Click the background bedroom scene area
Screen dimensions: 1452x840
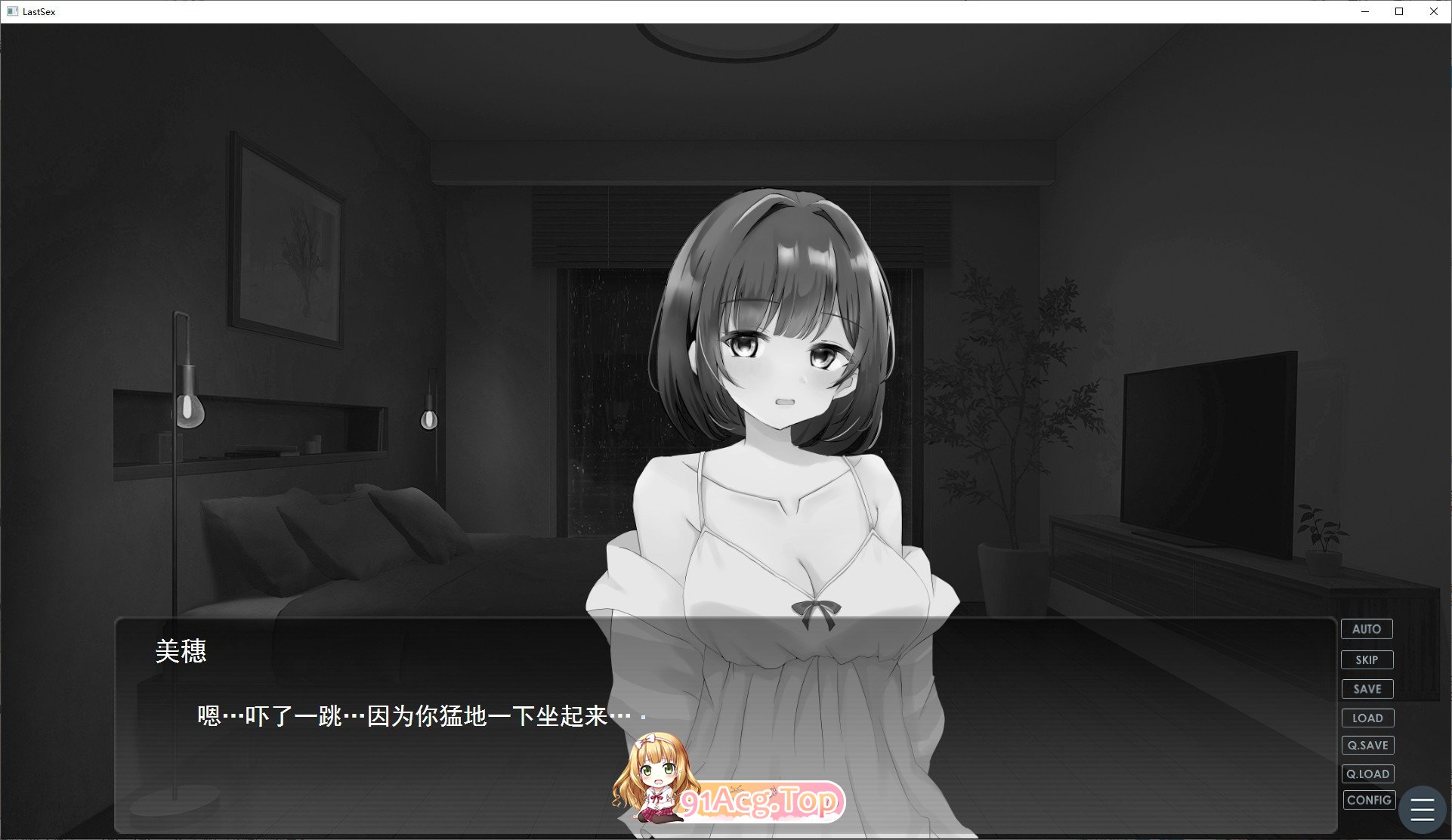302,302
